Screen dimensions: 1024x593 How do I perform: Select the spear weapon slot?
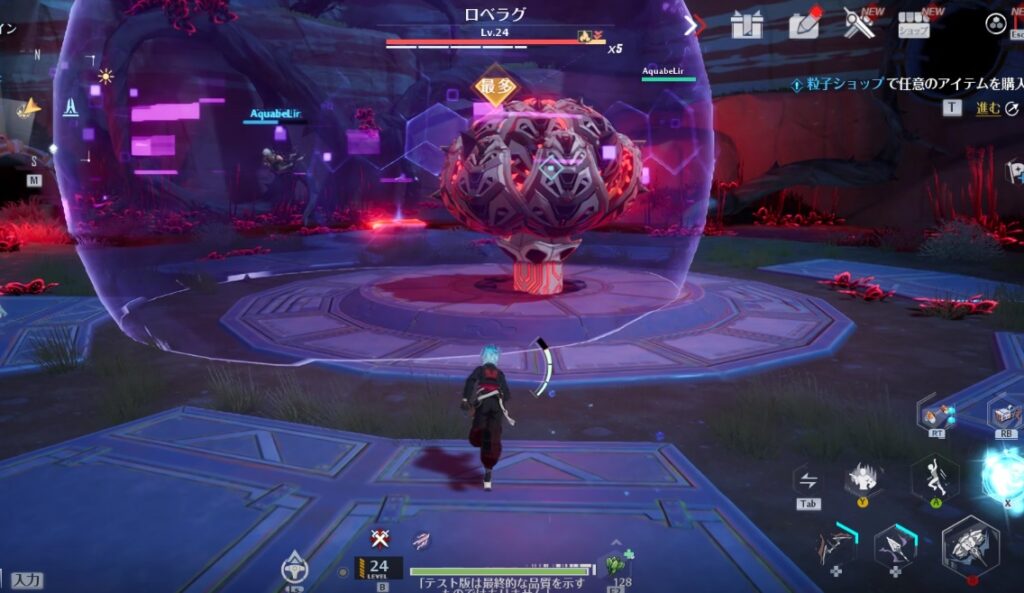coord(895,546)
